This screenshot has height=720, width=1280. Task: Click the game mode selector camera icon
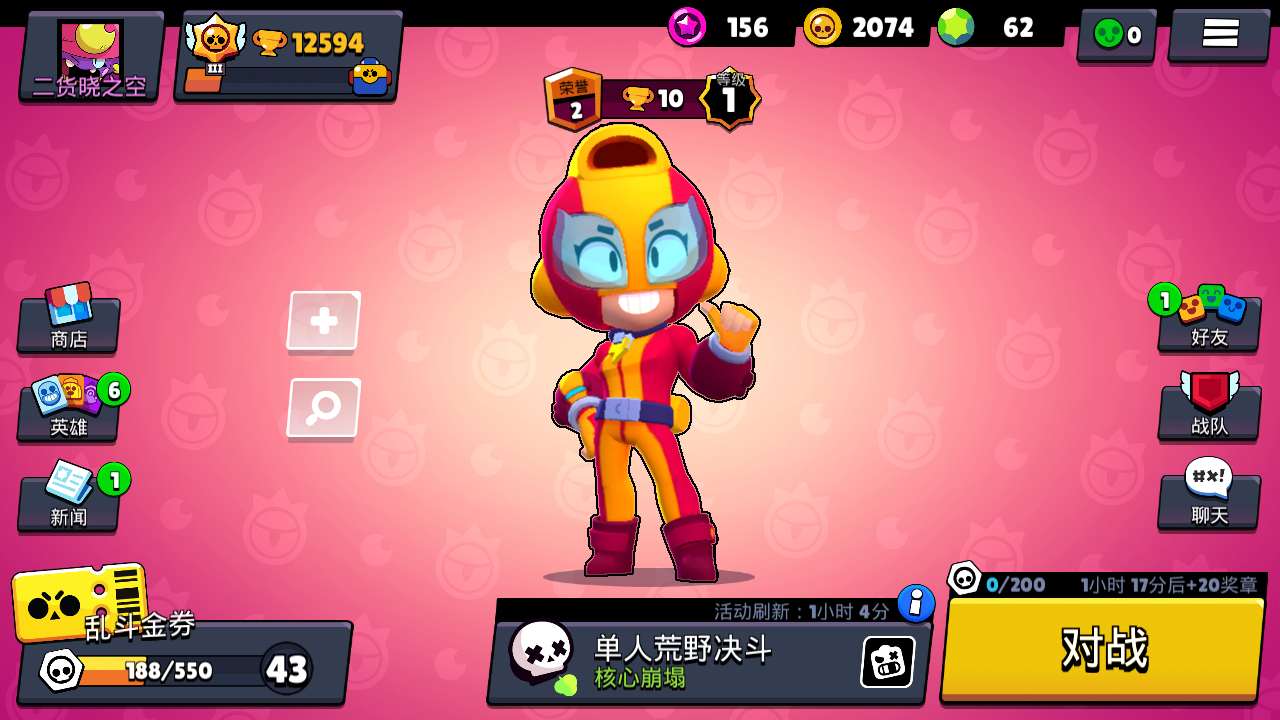(884, 661)
